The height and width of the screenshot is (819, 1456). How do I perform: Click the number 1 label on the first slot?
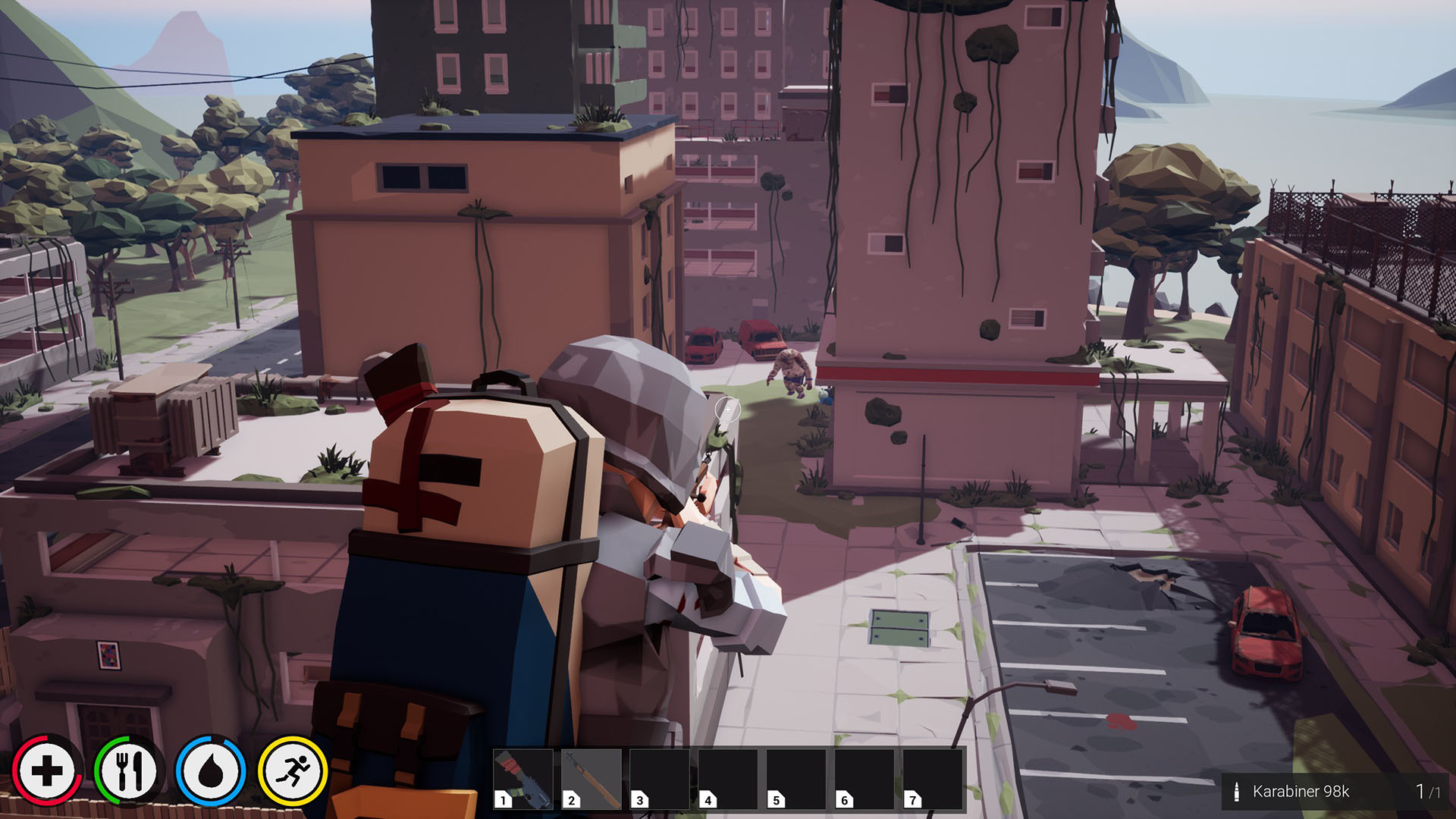coord(504,799)
